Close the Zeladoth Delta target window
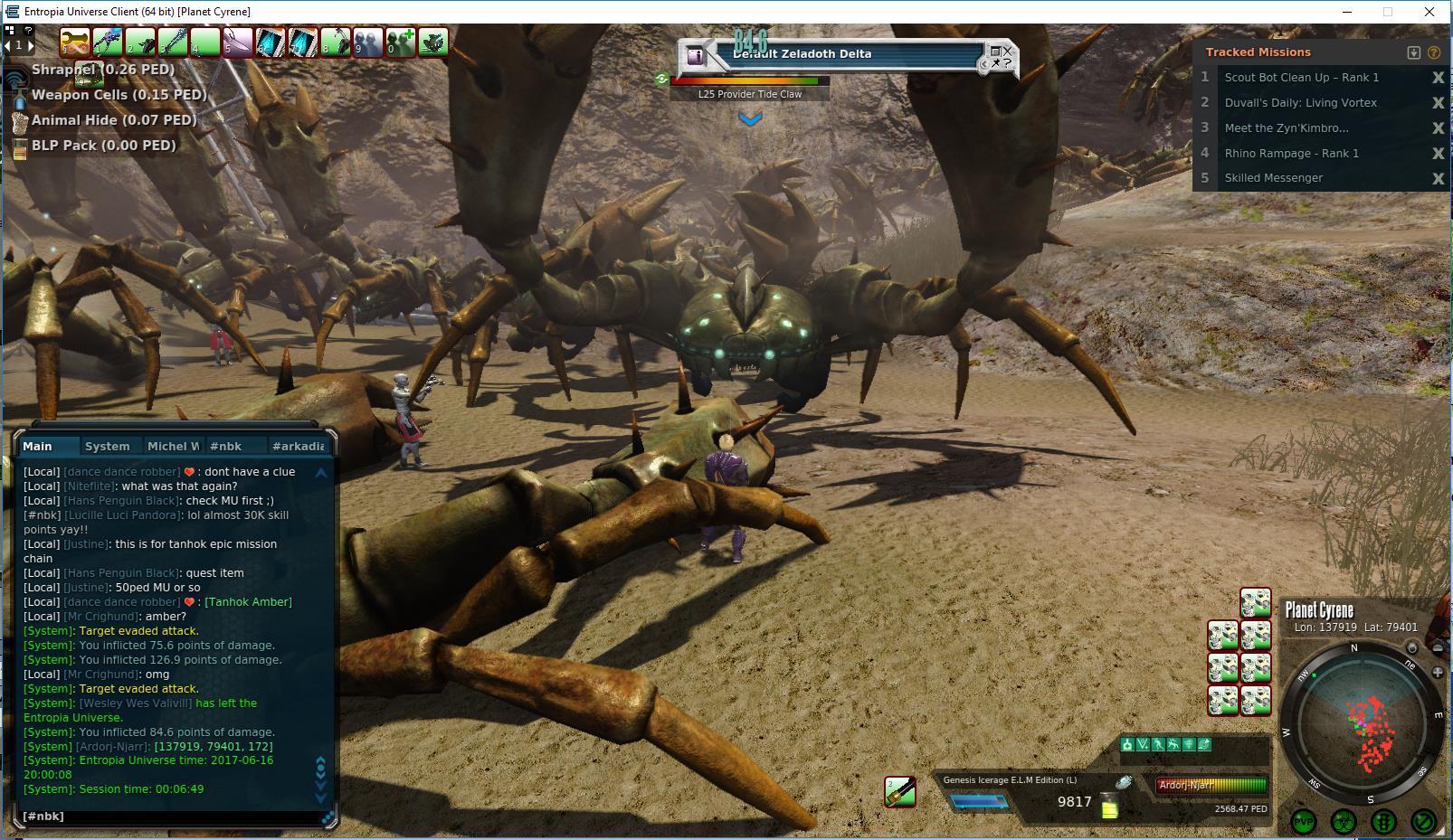The width and height of the screenshot is (1453, 840). coord(1007,51)
